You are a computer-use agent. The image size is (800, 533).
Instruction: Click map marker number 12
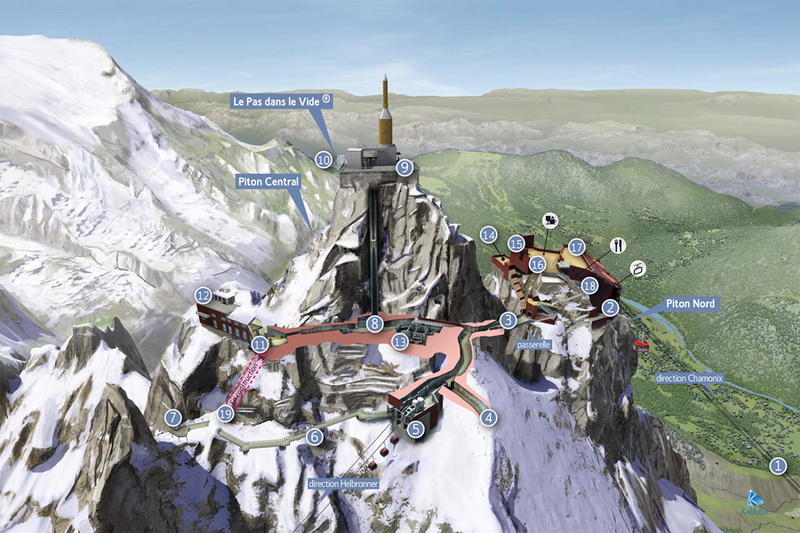tap(203, 295)
